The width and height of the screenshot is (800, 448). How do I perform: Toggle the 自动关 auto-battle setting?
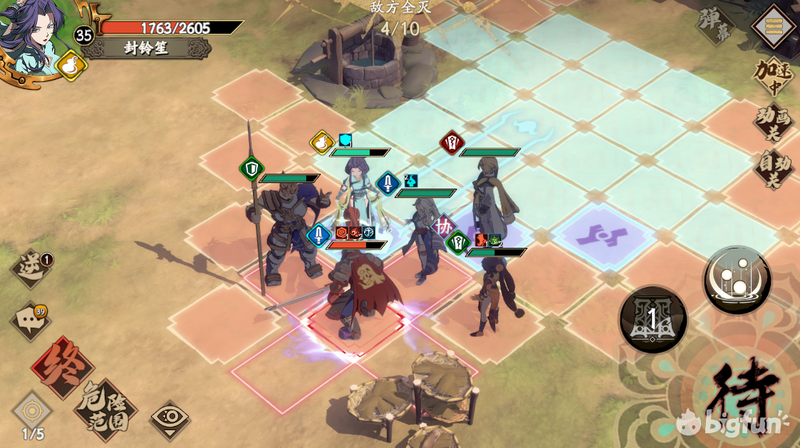click(773, 169)
